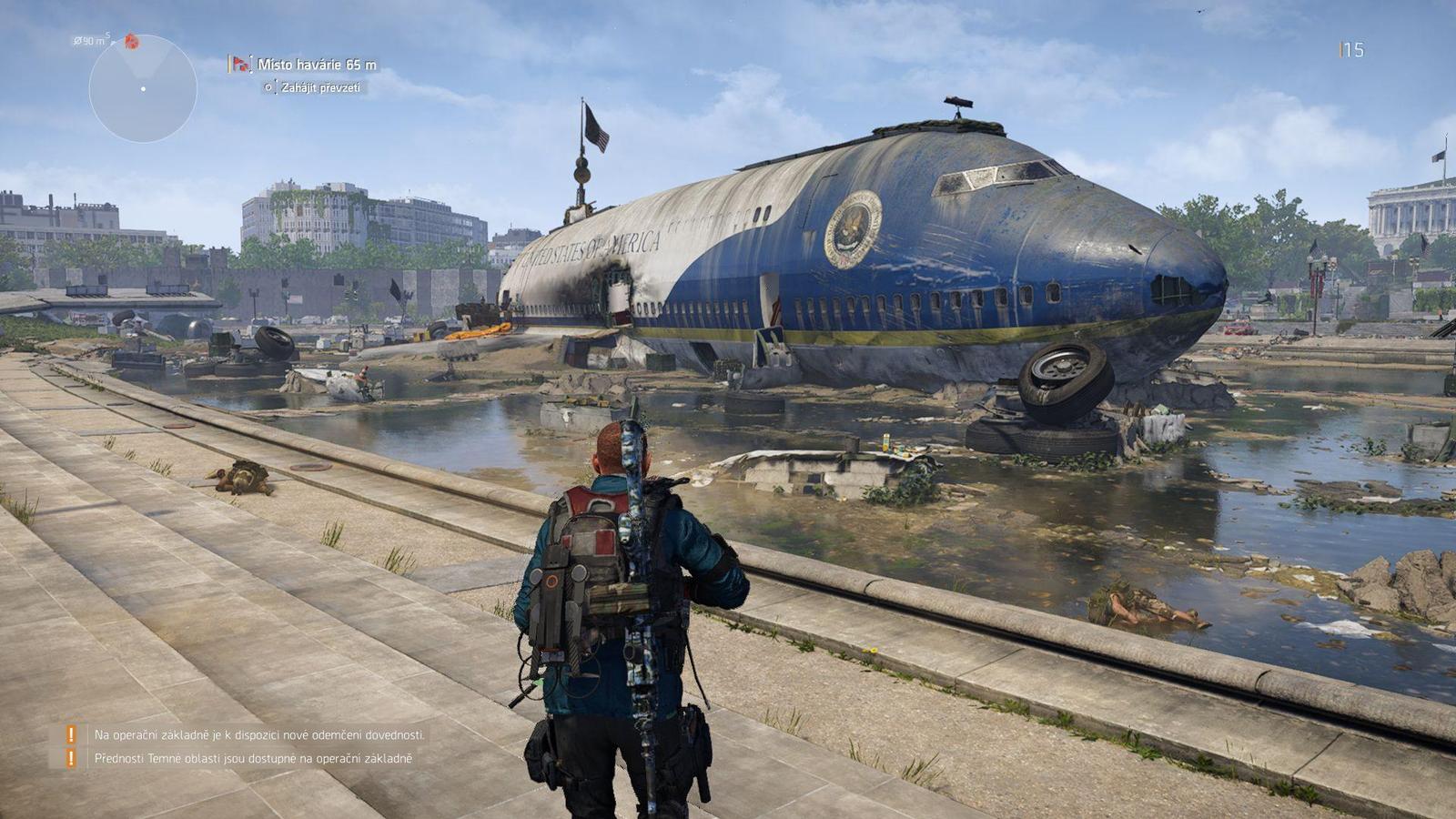The width and height of the screenshot is (1456, 819).
Task: Select the Místo havárie objective tracker
Action: 315,65
